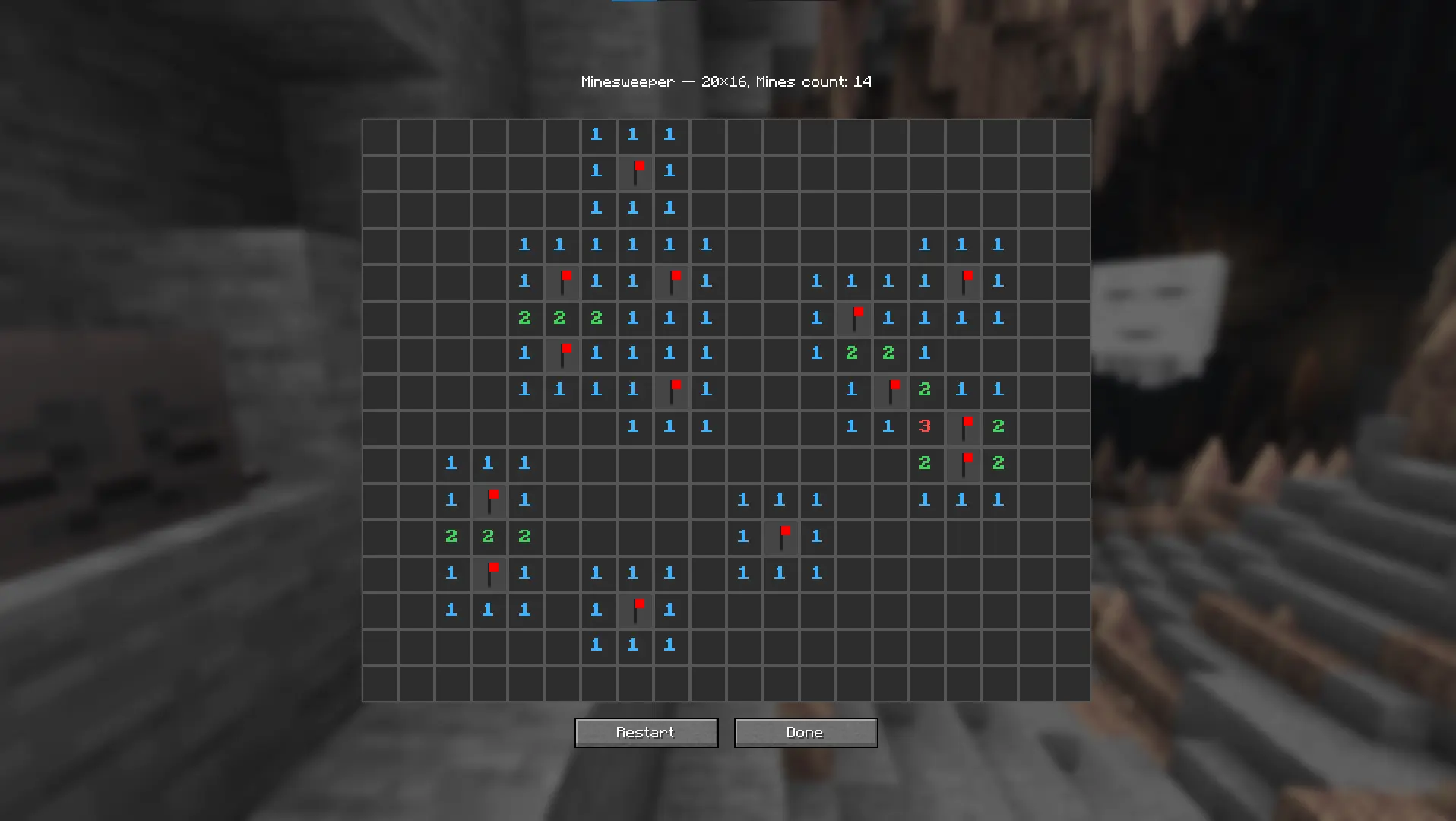Click the Minesweeper title text
Viewport: 1456px width, 821px height.
pos(726,81)
